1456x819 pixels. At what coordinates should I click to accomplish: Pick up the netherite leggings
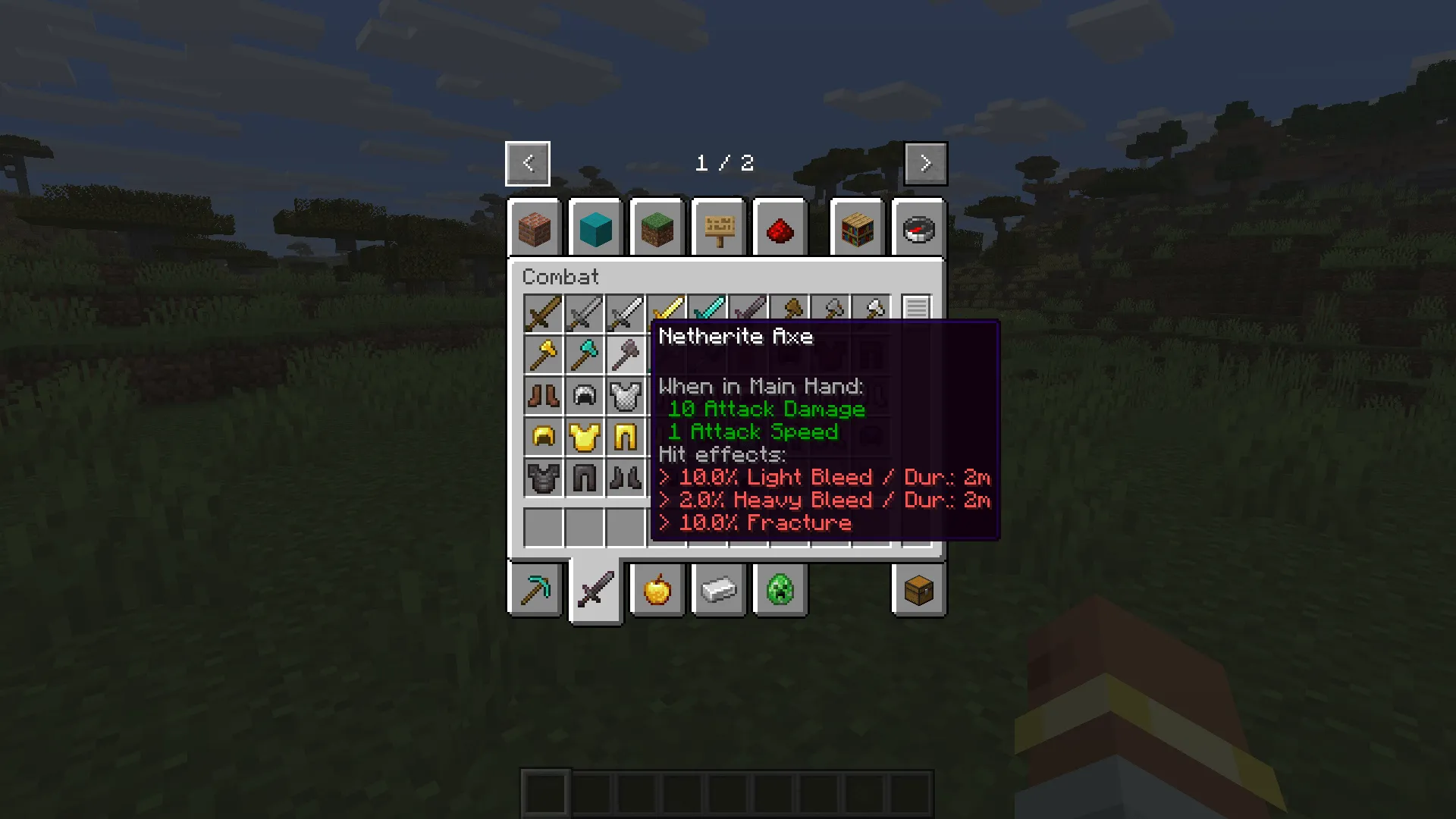pos(585,478)
